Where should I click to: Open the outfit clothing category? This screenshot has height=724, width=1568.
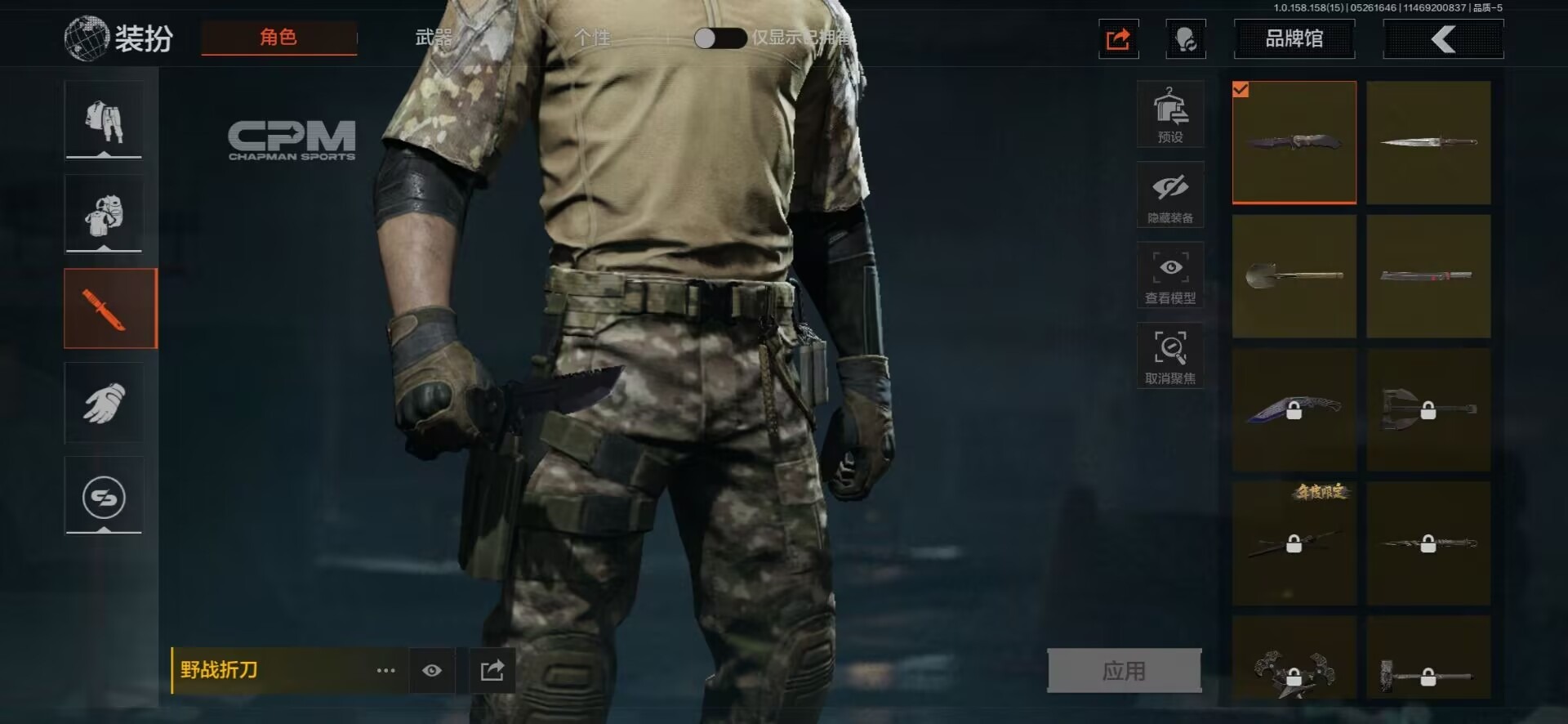(104, 120)
